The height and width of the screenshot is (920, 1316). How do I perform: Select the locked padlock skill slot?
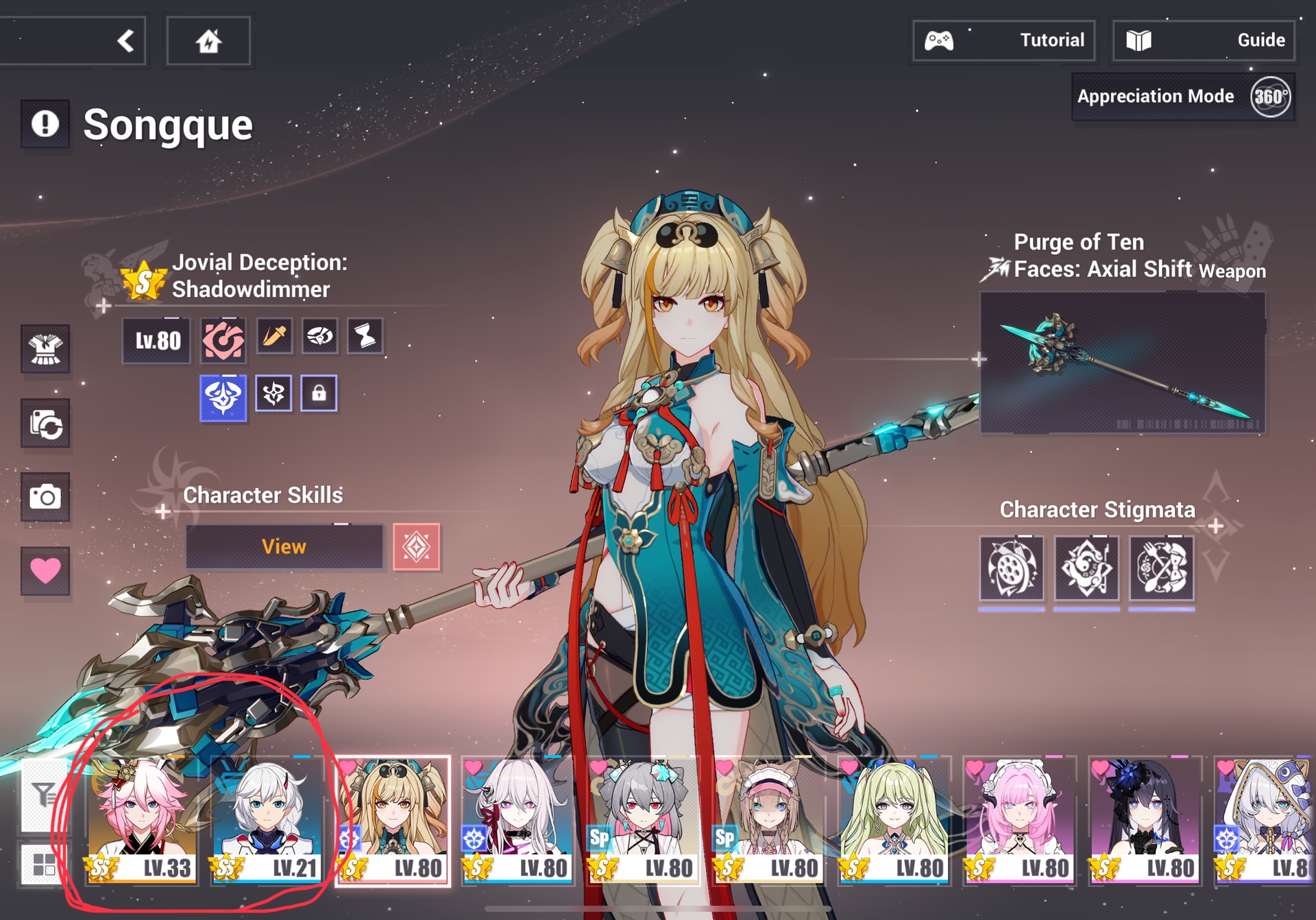pos(317,392)
